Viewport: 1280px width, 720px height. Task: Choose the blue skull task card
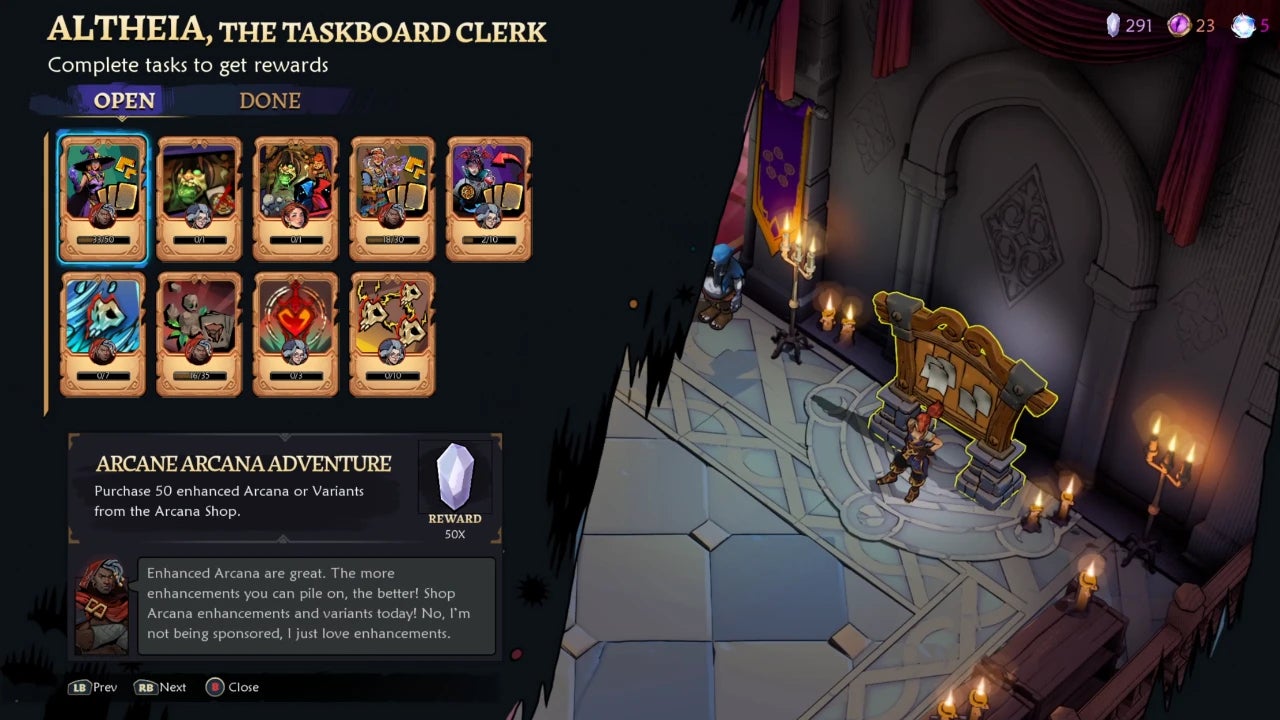[x=103, y=334]
